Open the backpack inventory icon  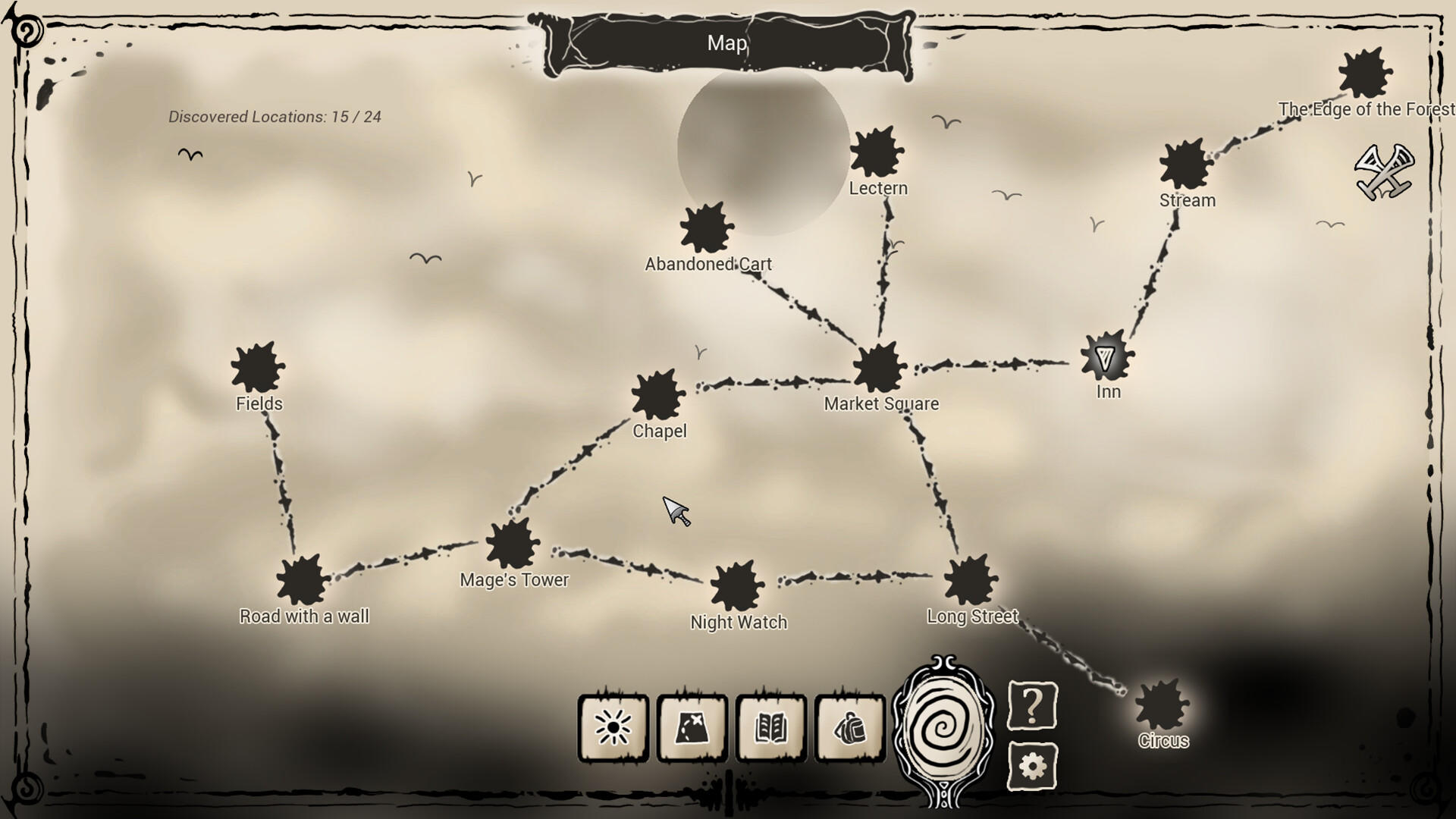pyautogui.click(x=850, y=726)
